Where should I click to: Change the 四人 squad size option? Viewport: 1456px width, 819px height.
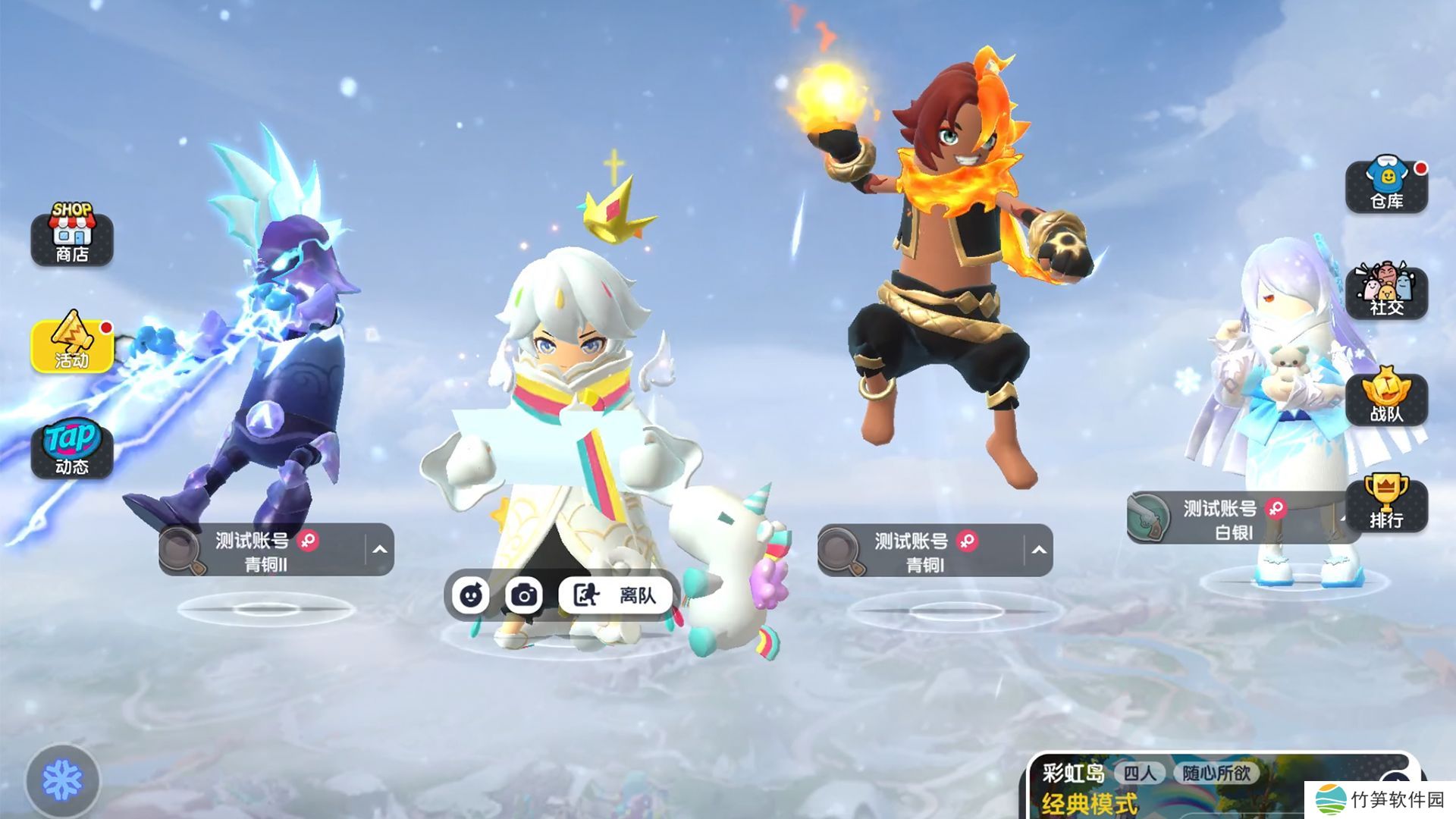[1140, 773]
